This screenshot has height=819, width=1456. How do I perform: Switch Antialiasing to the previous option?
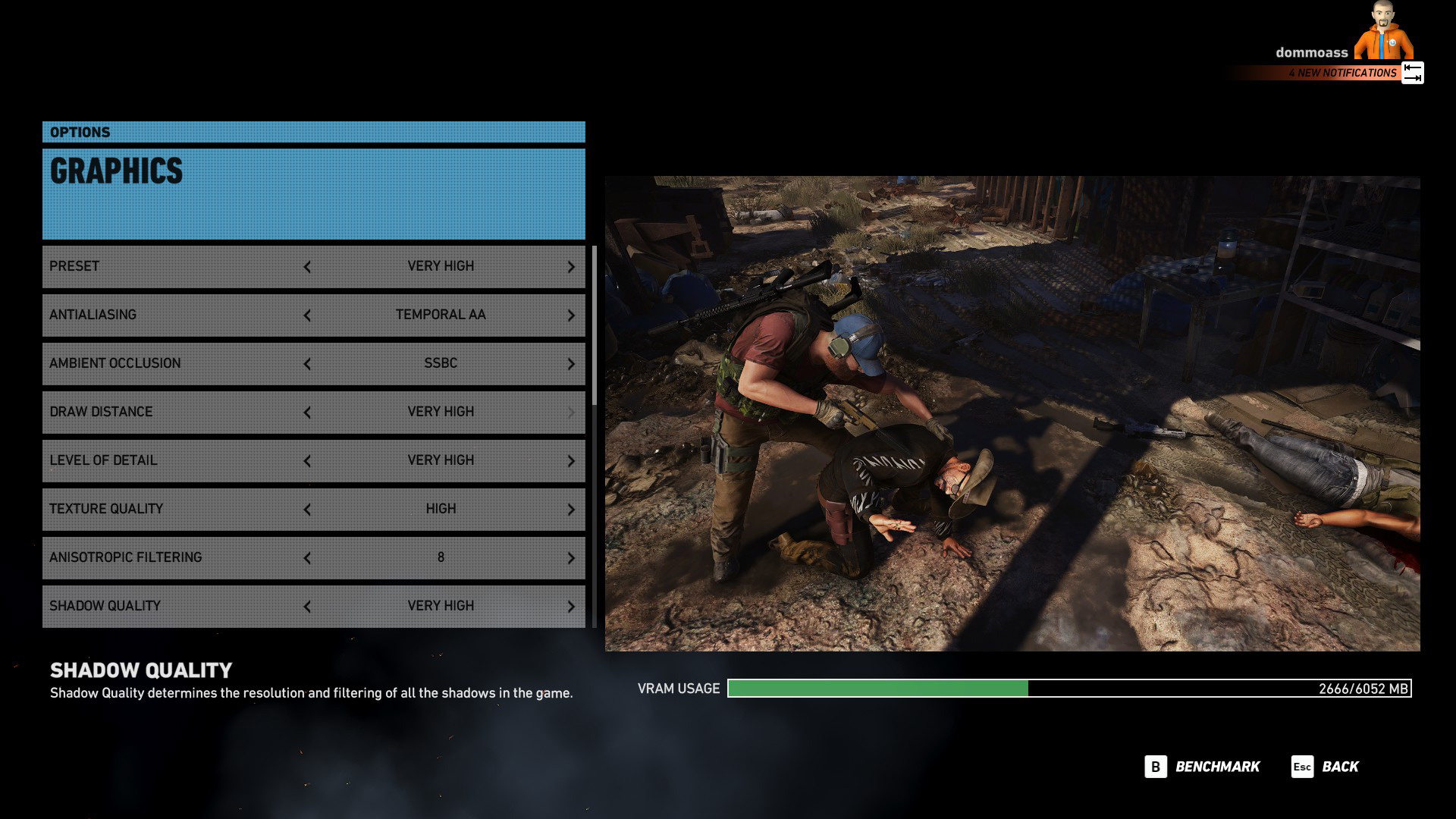tap(307, 315)
